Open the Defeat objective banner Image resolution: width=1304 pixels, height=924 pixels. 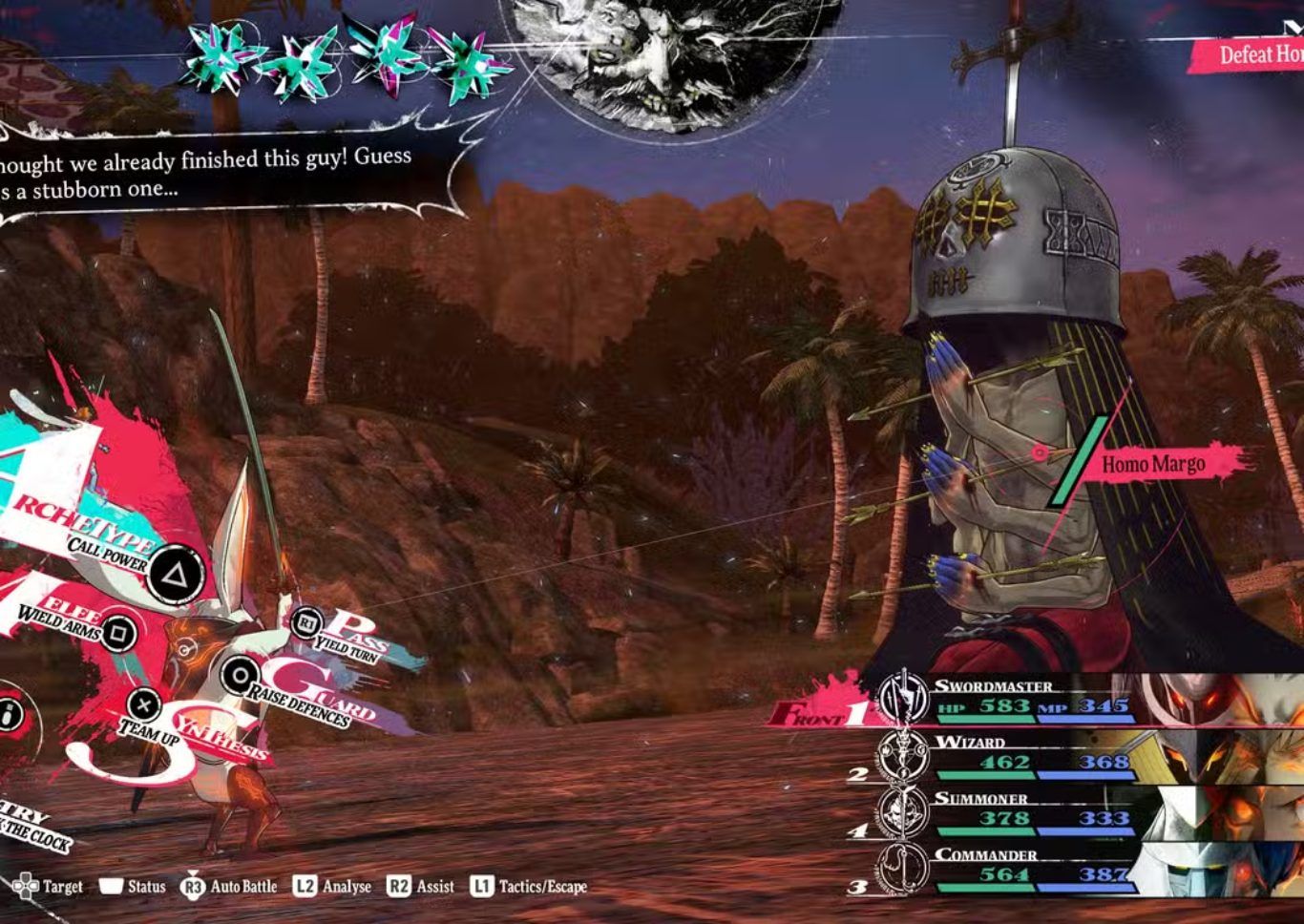(1251, 54)
